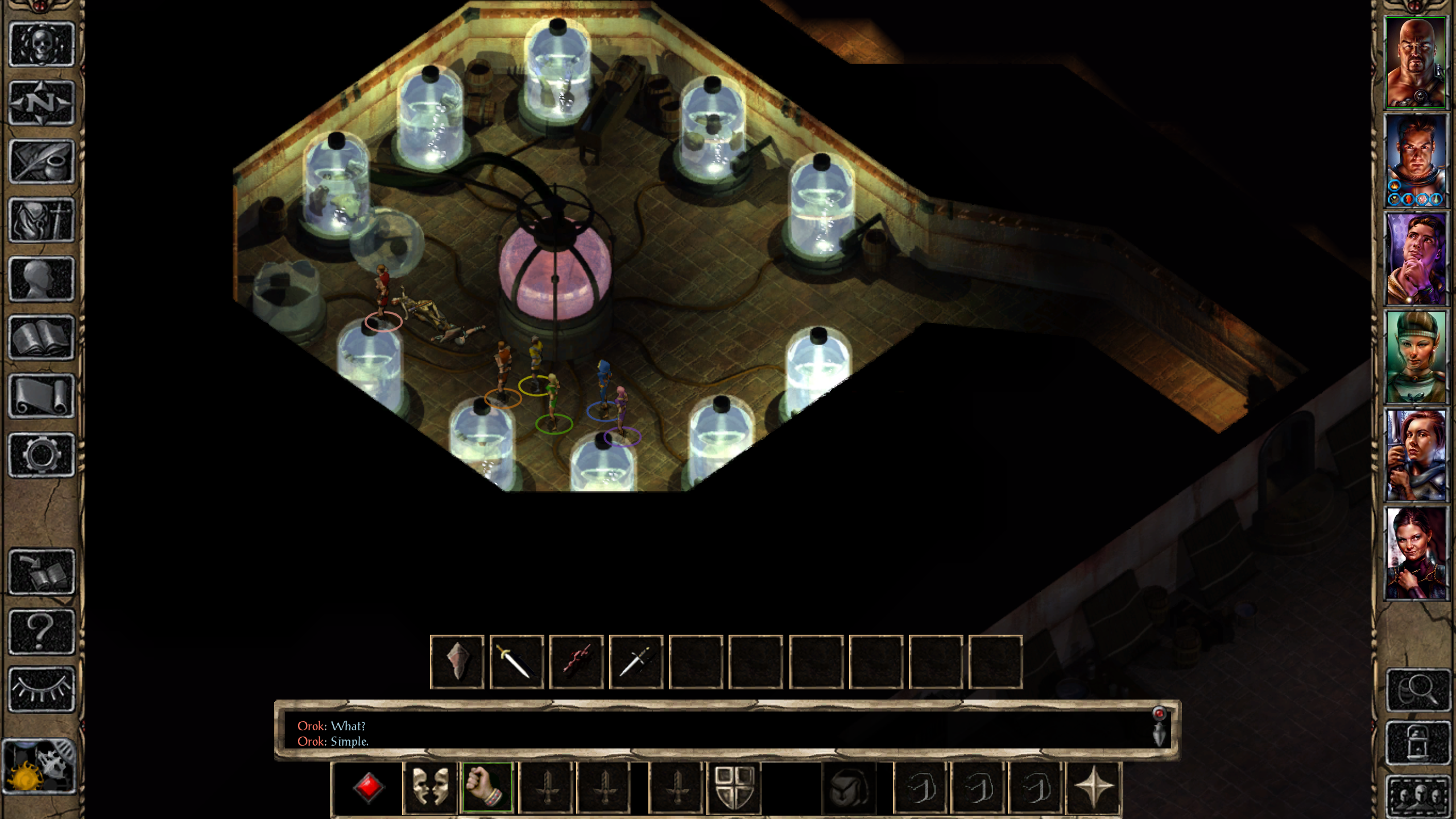This screenshot has width=1456, height=819.
Task: Open the options menu with the gear button
Action: (x=42, y=455)
